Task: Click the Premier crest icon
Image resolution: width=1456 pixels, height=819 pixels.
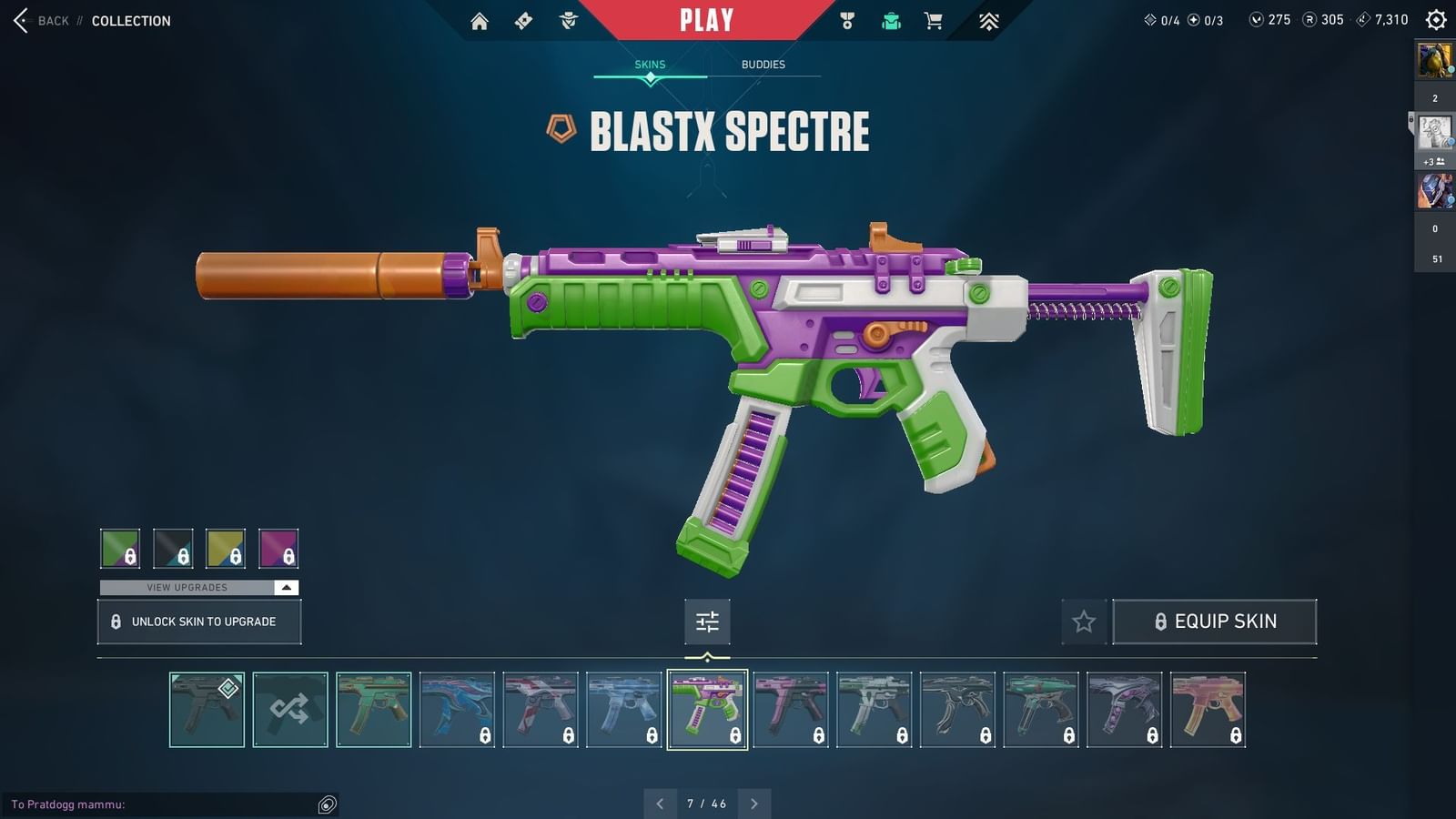Action: coord(987,19)
